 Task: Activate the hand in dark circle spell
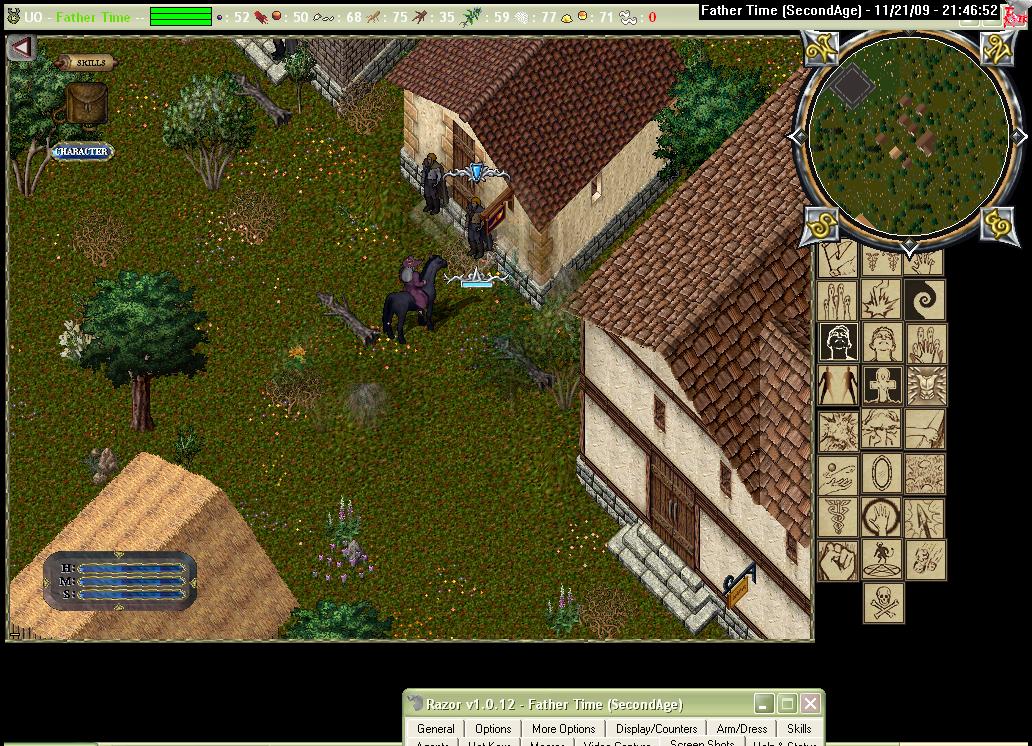click(x=882, y=516)
